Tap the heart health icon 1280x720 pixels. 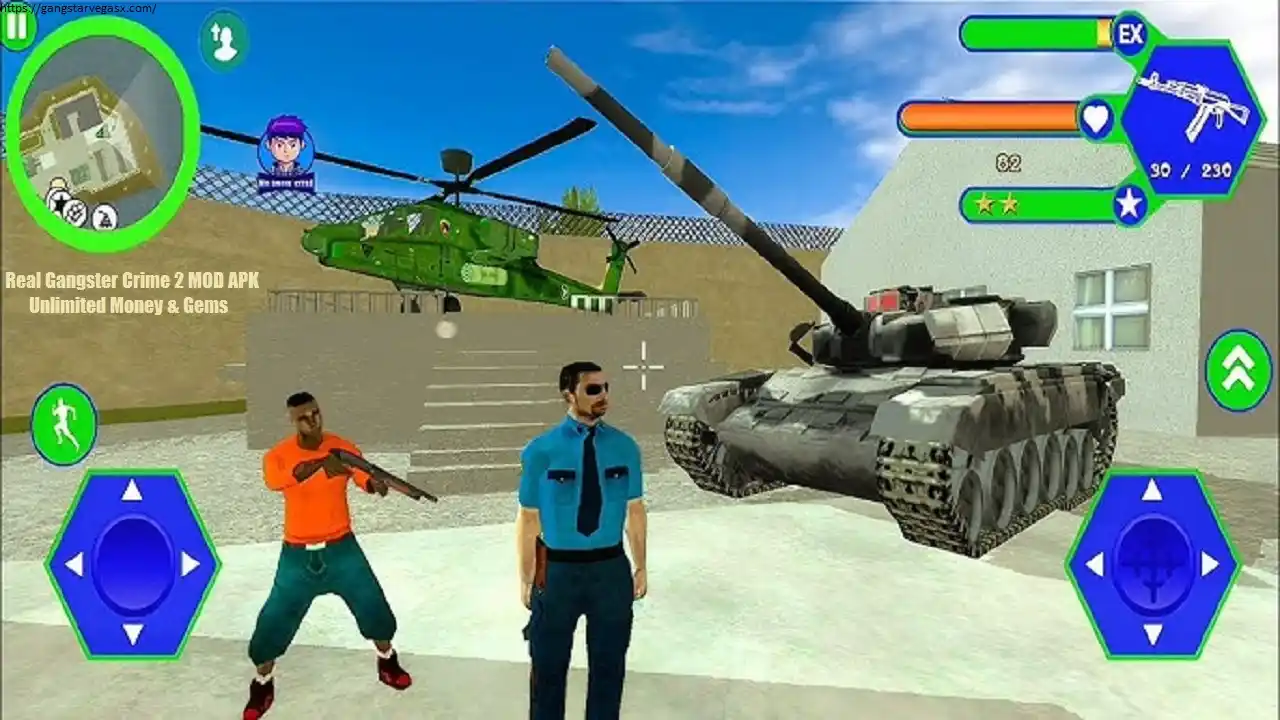pos(1095,118)
